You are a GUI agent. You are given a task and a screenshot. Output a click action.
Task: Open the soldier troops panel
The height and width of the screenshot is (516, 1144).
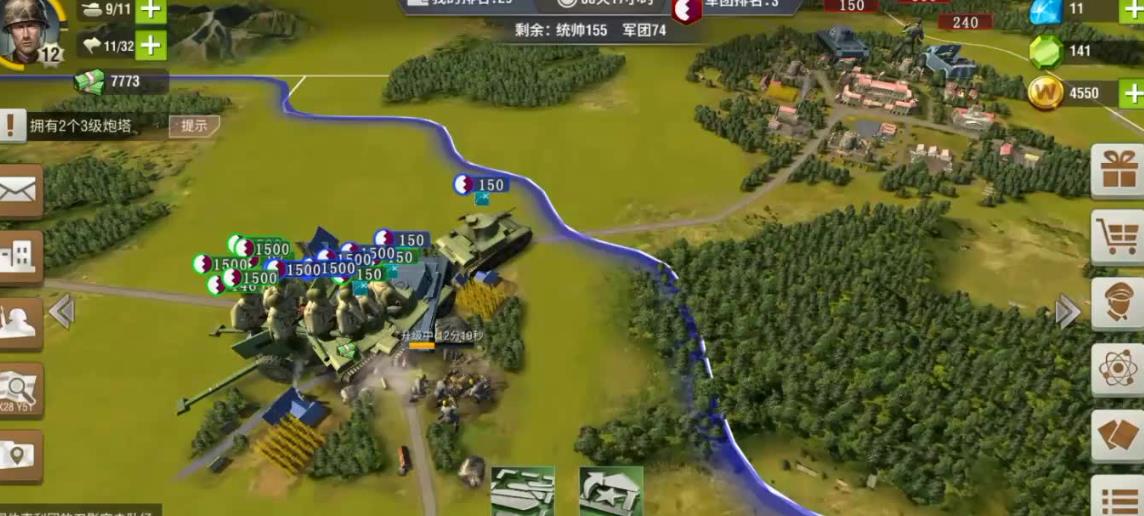tap(20, 323)
